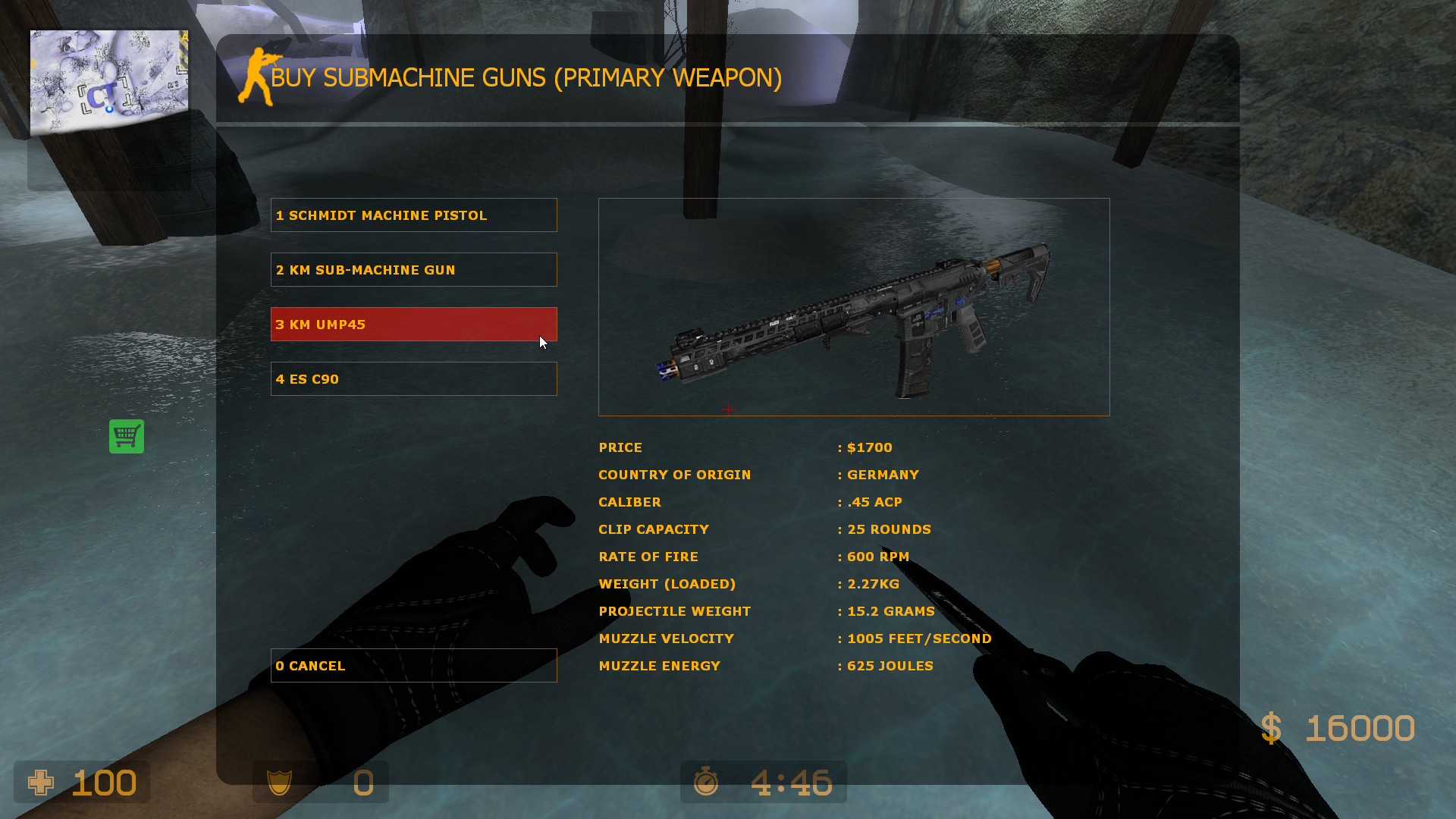Click the dollar sign beside the money total
This screenshot has height=819, width=1456.
(1272, 726)
